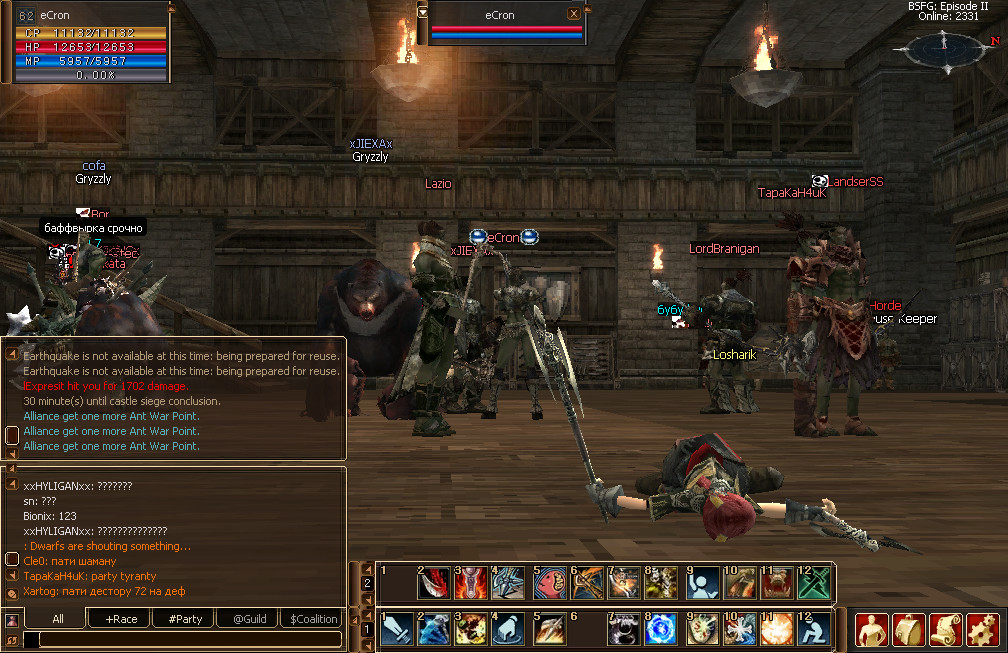Open the gear system menu button
Viewport: 1008px width, 653px height.
[983, 630]
